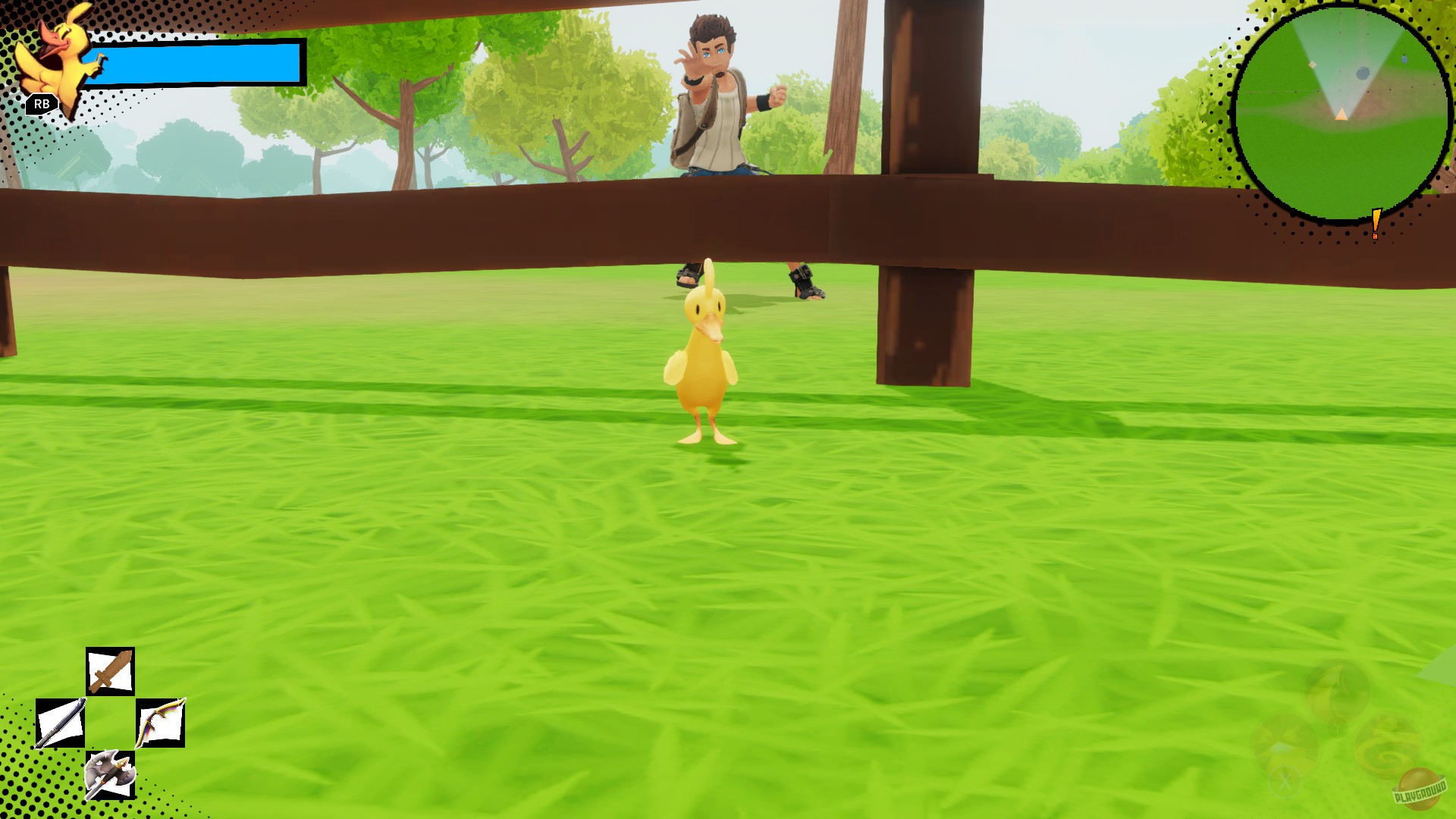This screenshot has width=1456, height=819.
Task: Click the exclamation alert below the minimap
Action: coord(1376,223)
